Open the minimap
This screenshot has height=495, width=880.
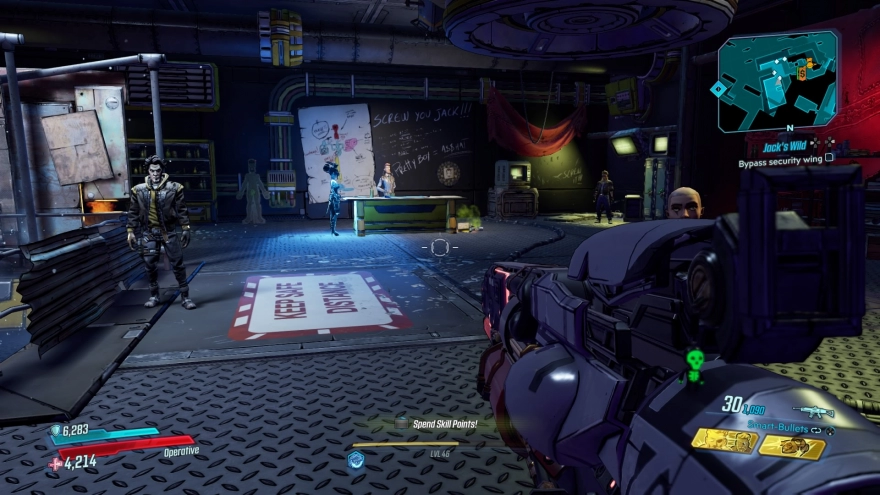coord(778,80)
